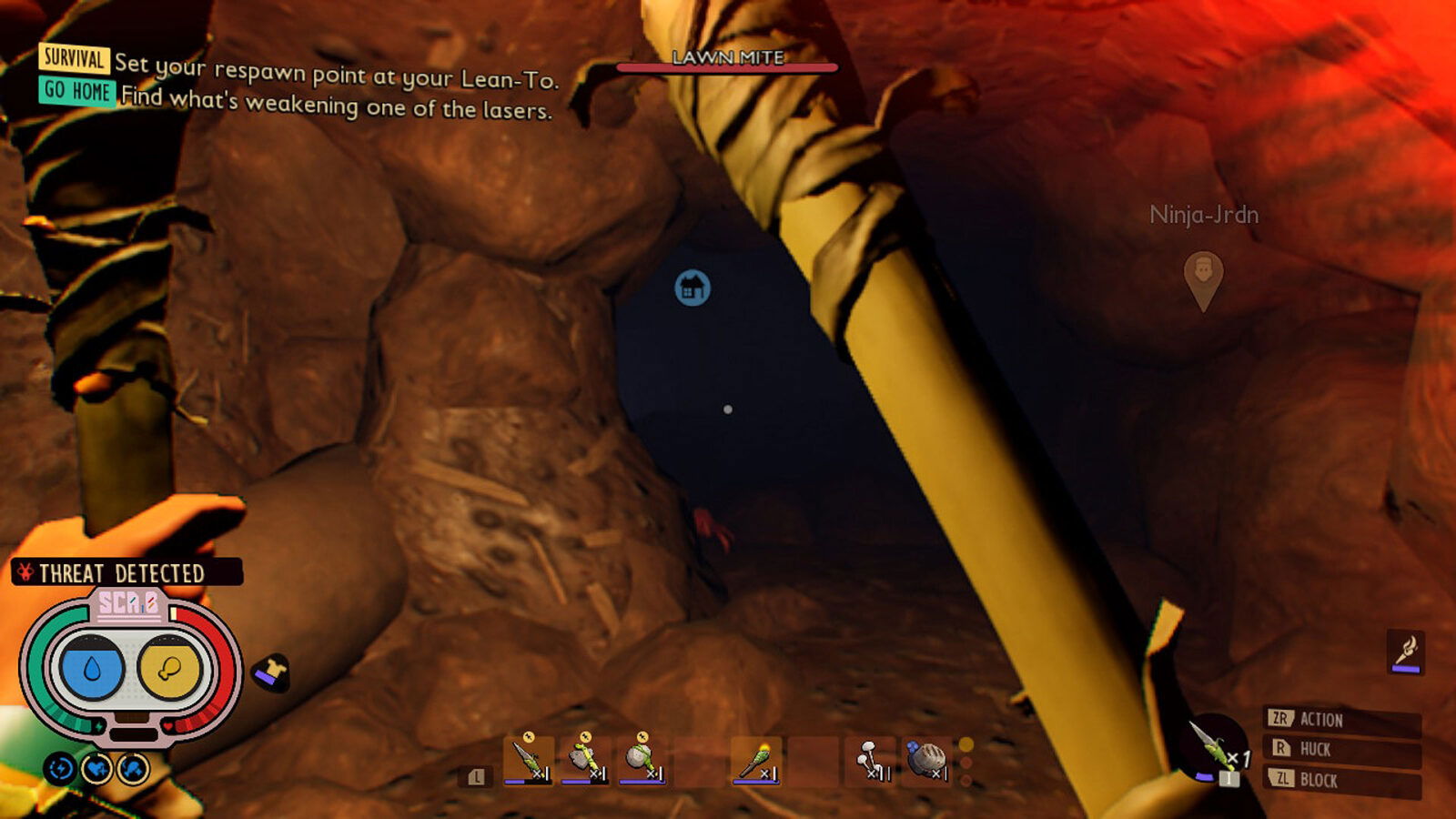
Task: Select the pebblet axe hotbar slot
Action: [585, 760]
